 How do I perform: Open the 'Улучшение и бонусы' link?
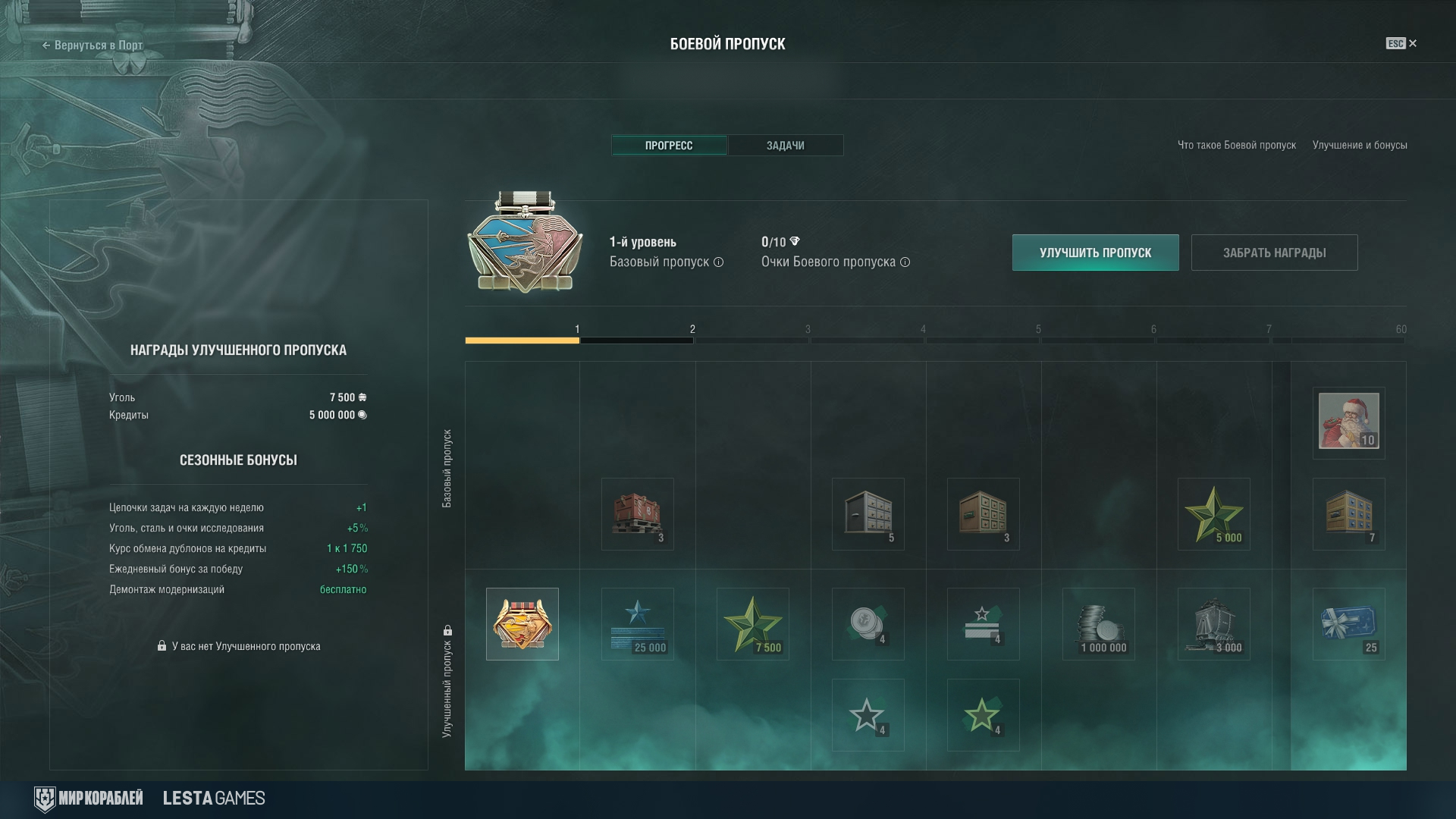click(1360, 146)
